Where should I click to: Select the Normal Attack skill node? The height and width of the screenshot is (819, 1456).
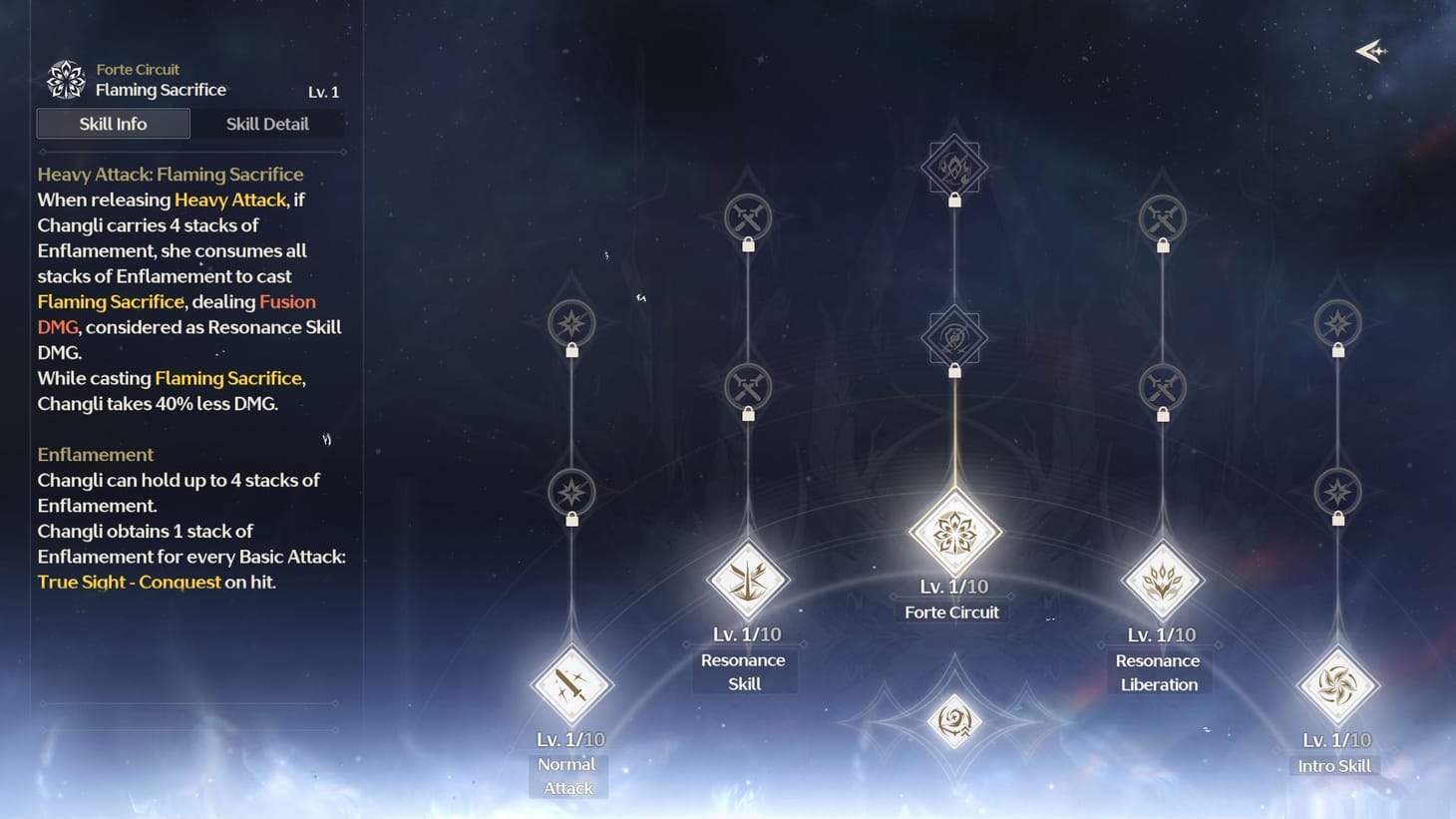coord(569,684)
